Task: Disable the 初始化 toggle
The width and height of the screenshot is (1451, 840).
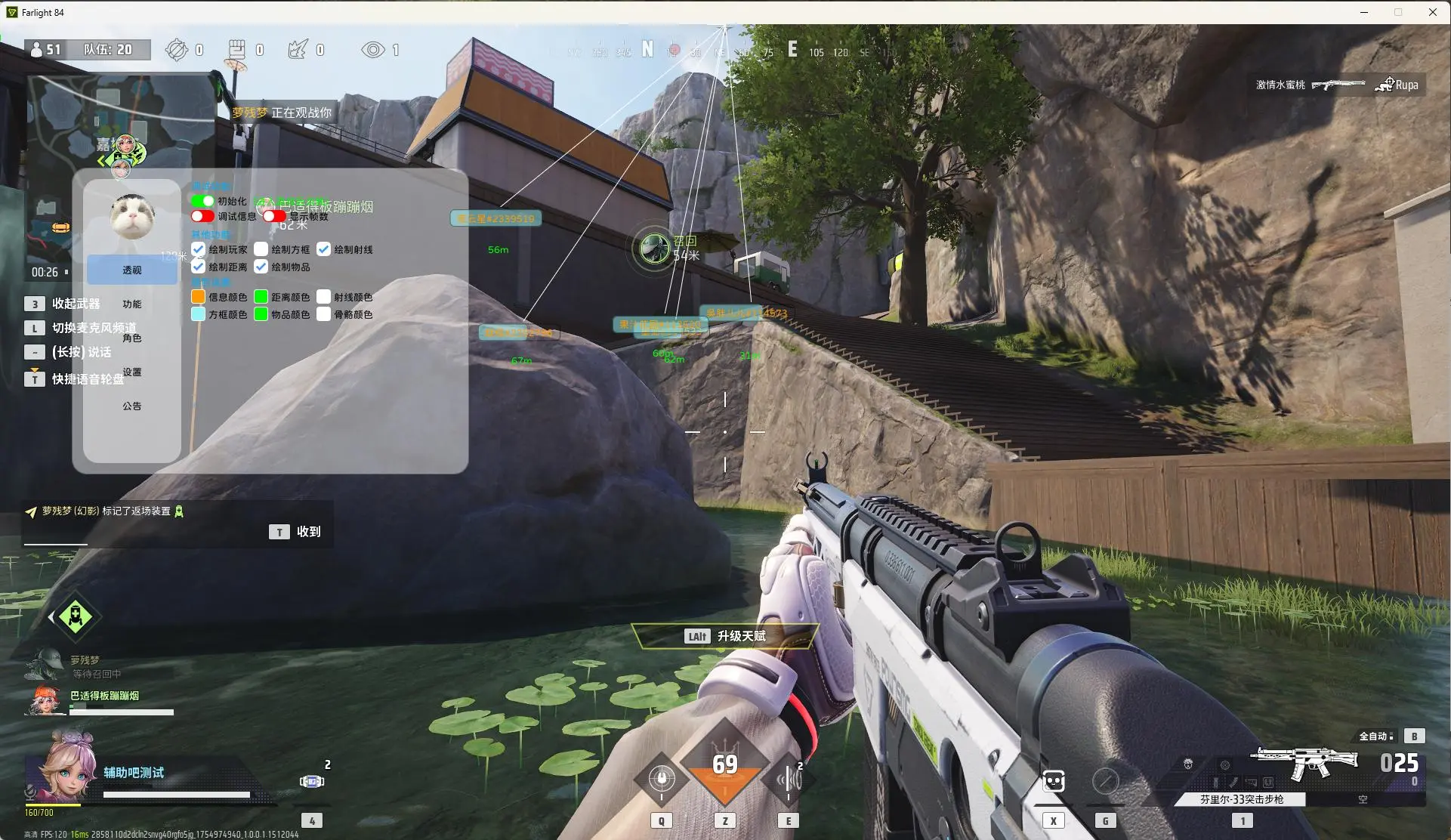Action: tap(201, 201)
